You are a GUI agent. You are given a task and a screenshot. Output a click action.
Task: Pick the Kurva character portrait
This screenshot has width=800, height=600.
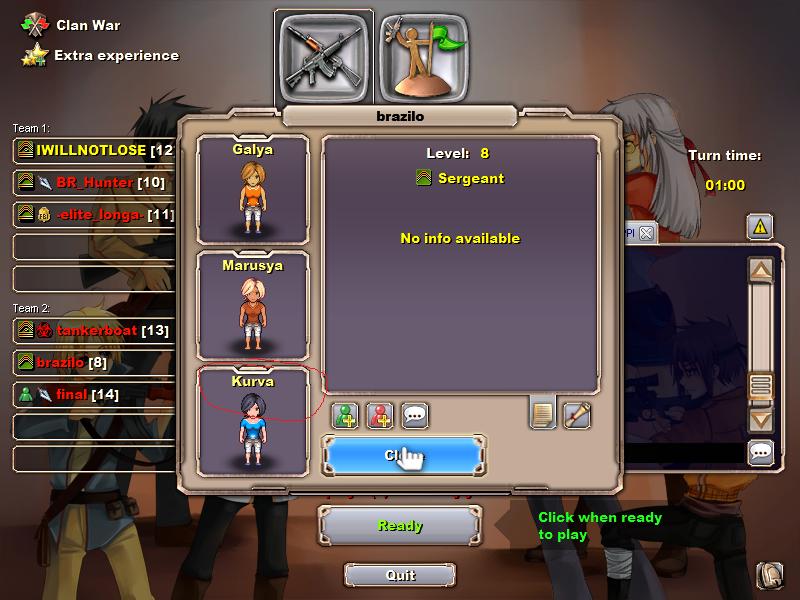[x=252, y=420]
